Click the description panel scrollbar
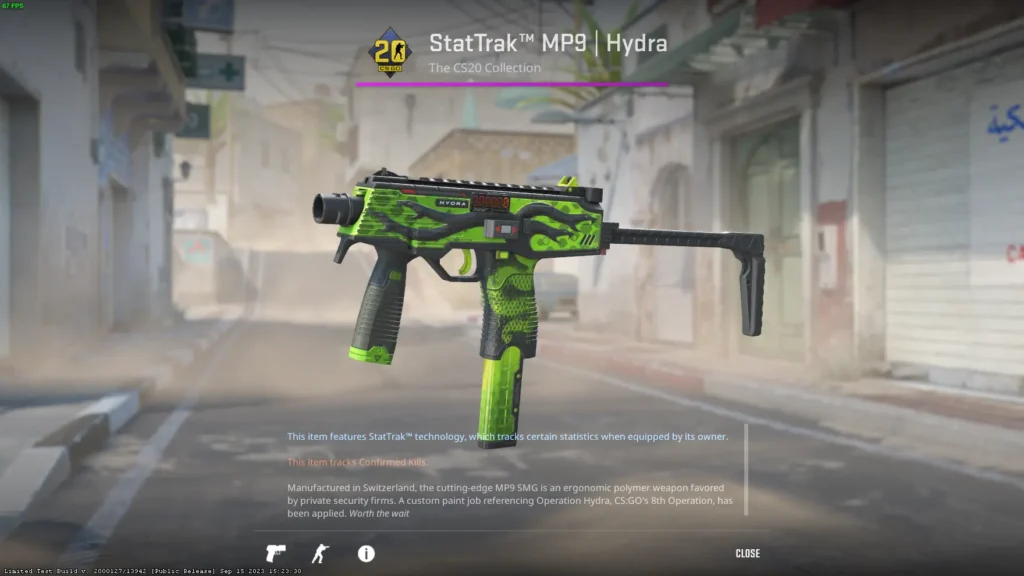Viewport: 1024px width, 576px height. point(745,470)
